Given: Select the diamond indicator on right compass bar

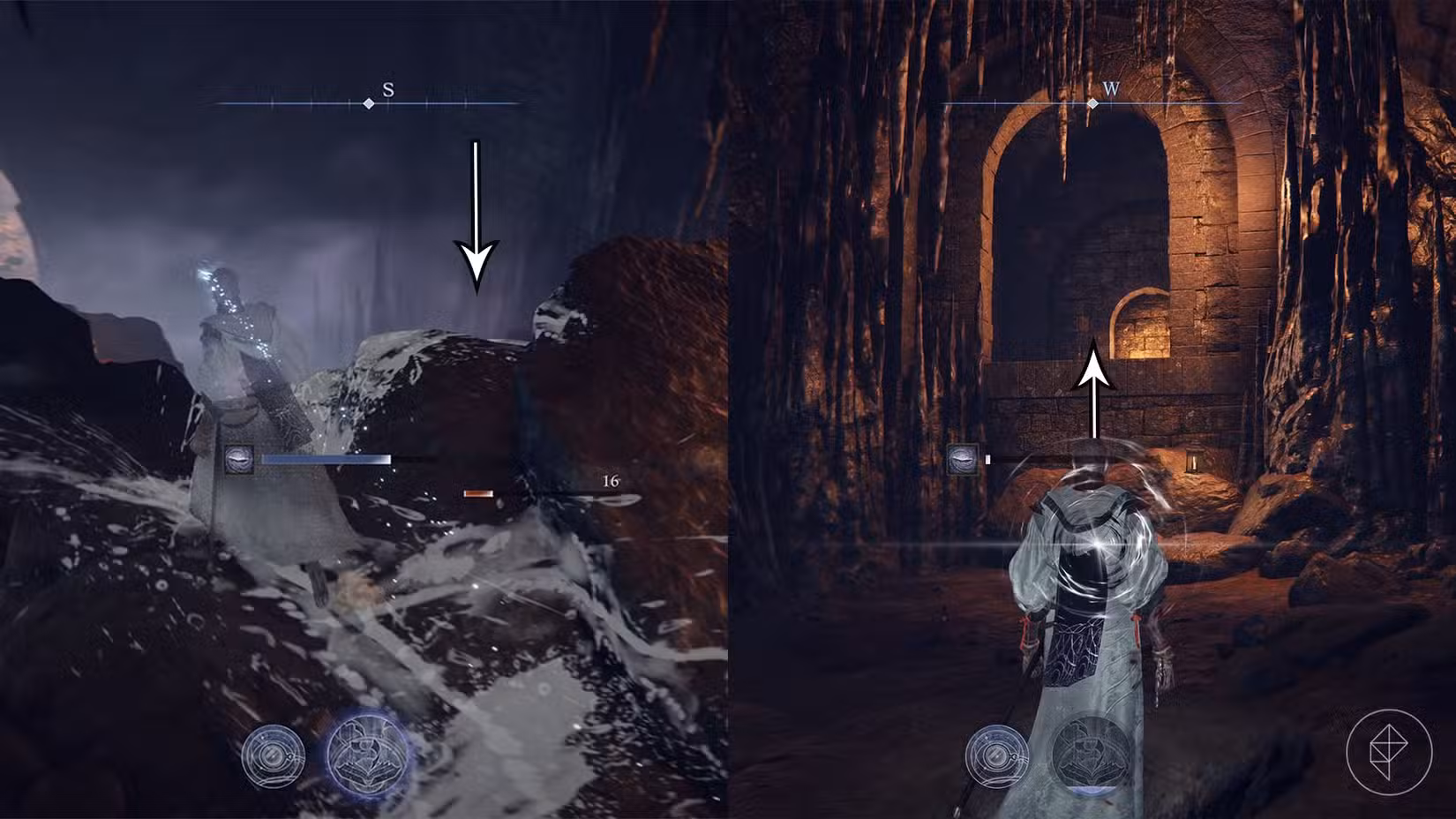Looking at the screenshot, I should tap(1092, 102).
